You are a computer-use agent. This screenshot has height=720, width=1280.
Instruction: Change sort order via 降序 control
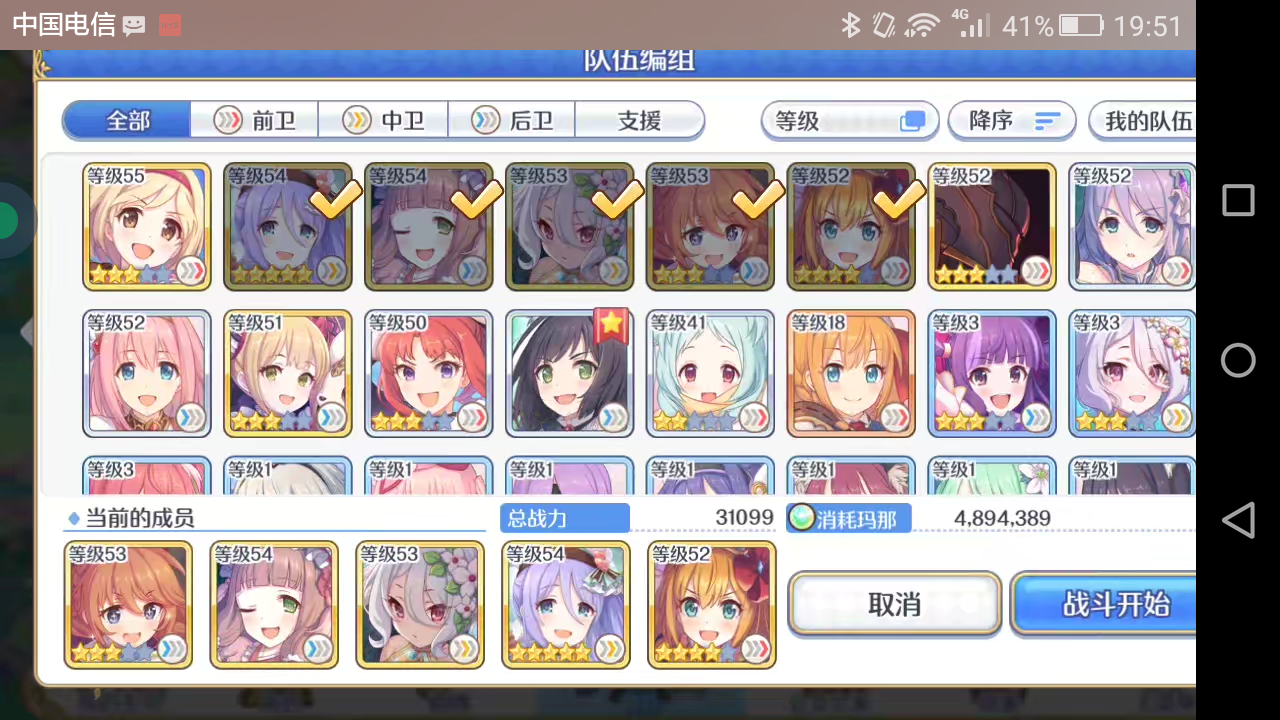(1011, 120)
